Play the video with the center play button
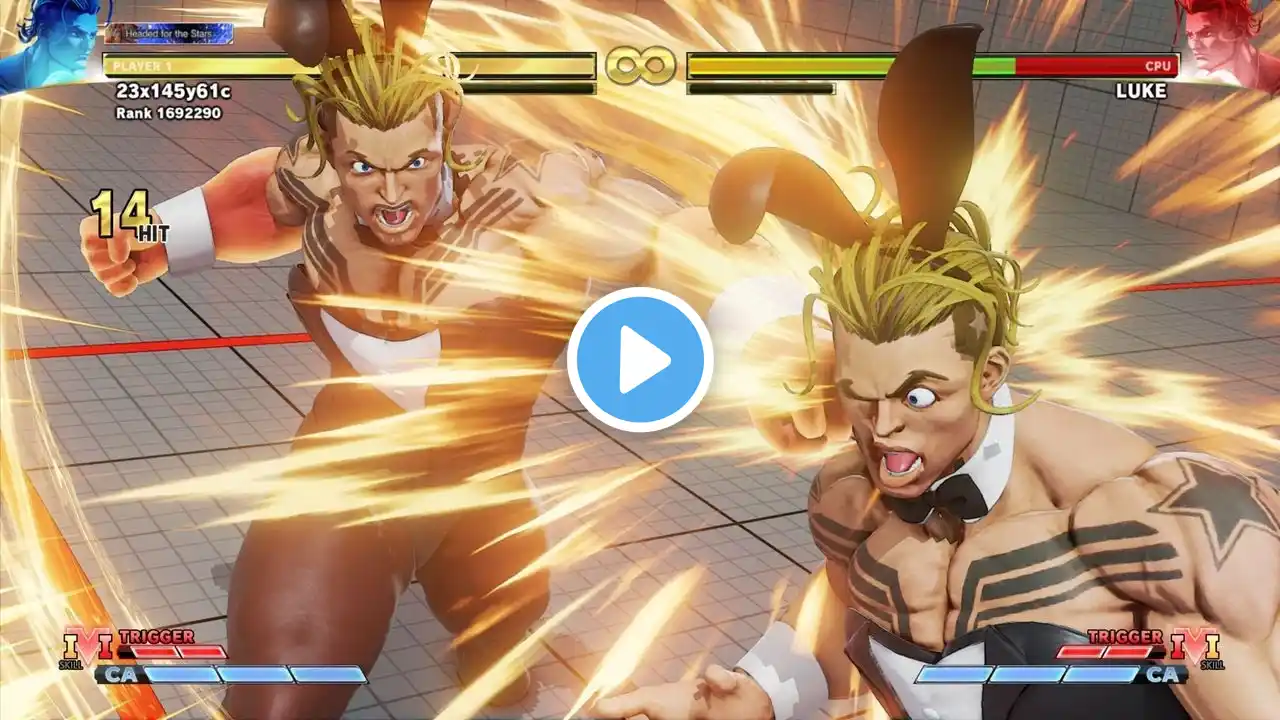This screenshot has height=720, width=1280. tap(640, 360)
